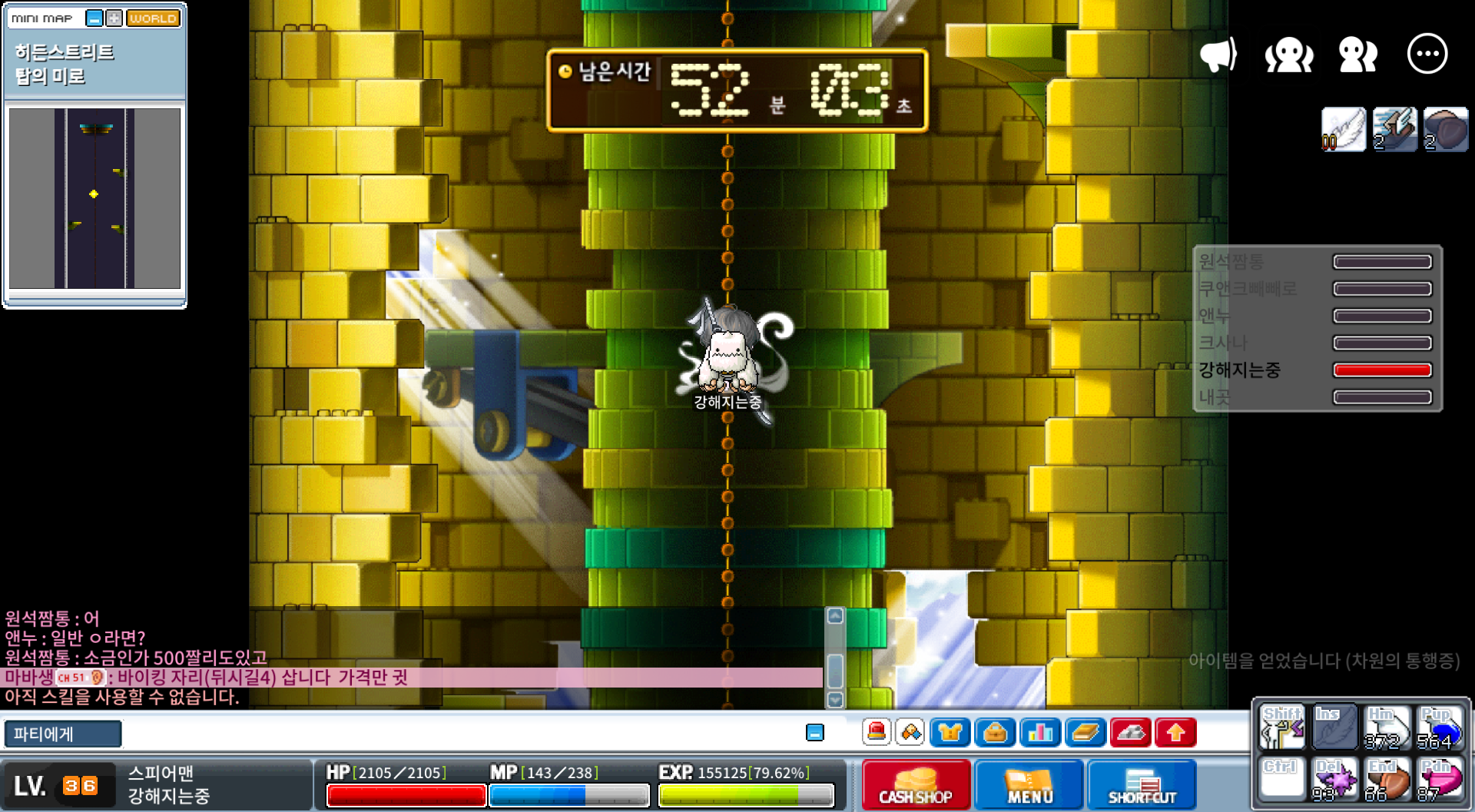1475x812 pixels.
Task: Open the skill book icon
Action: click(x=1086, y=733)
